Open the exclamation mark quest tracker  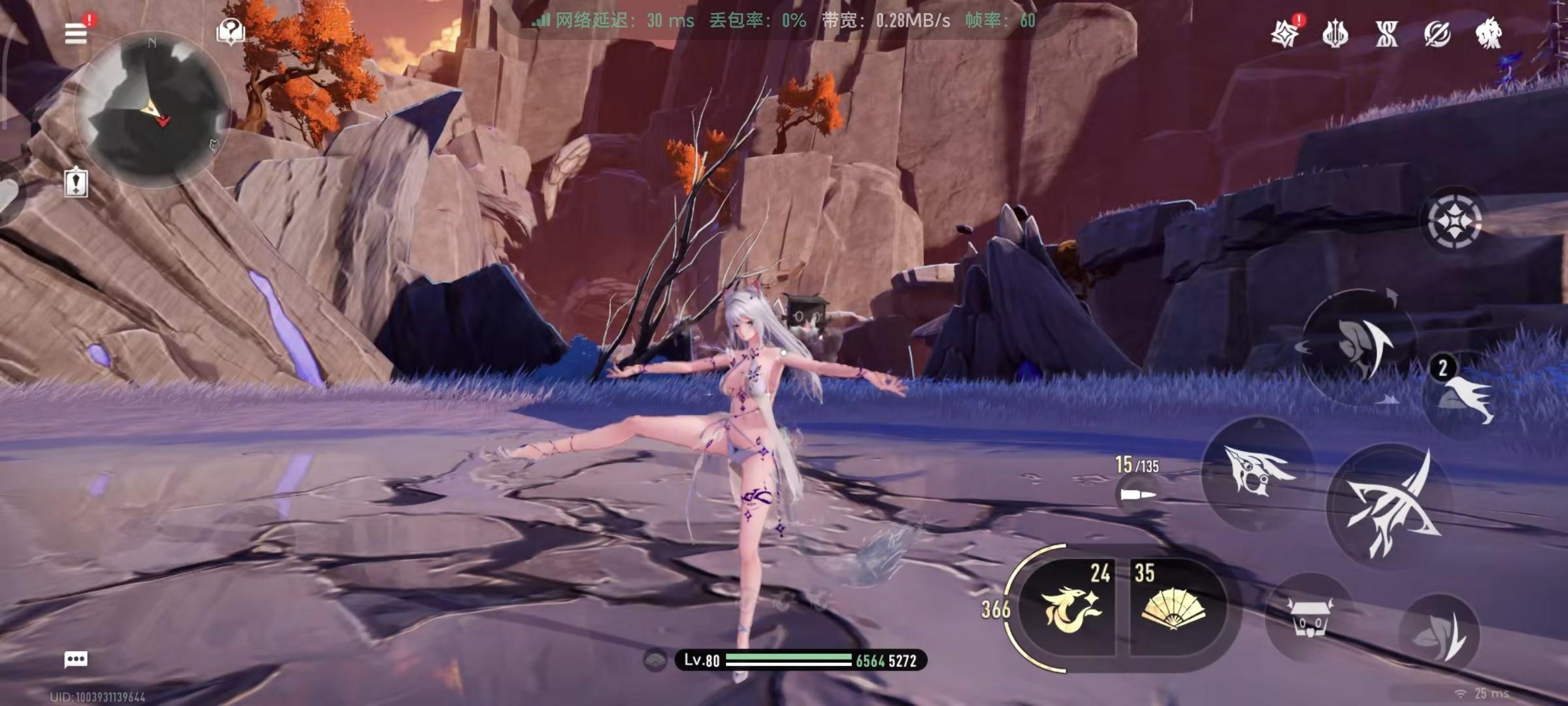click(76, 182)
